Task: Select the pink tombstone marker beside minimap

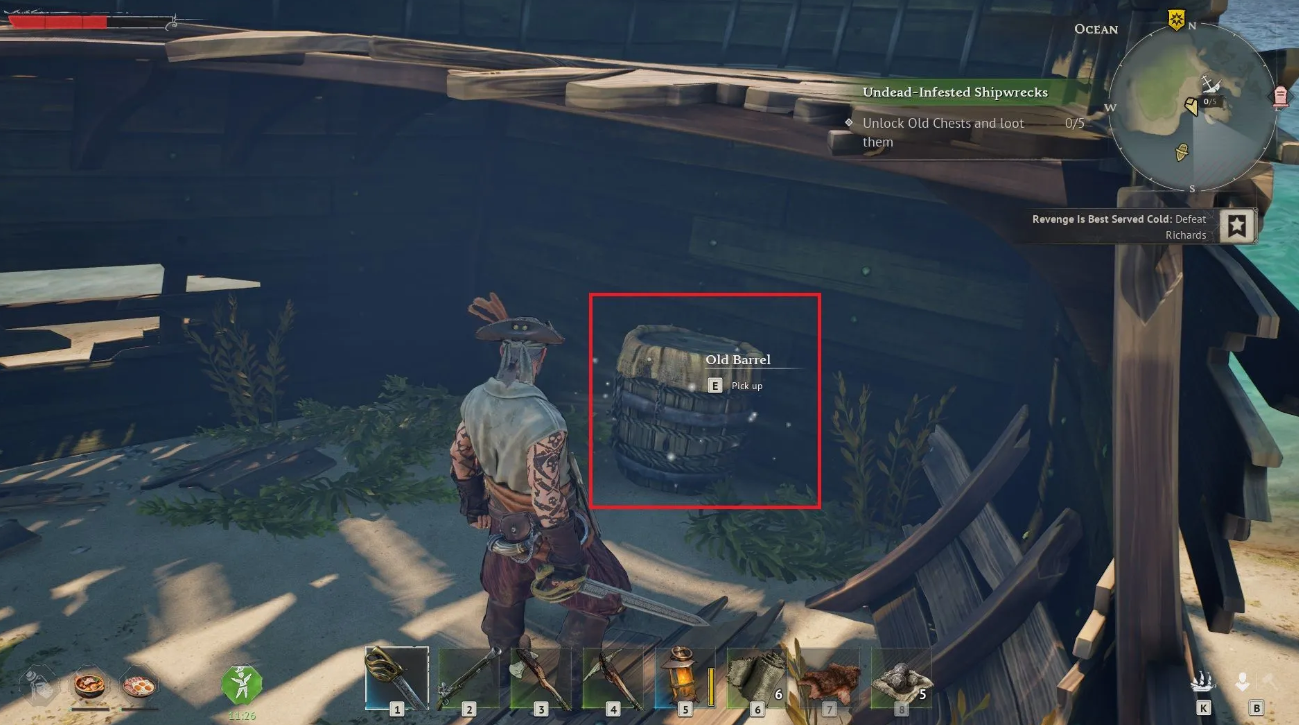Action: pyautogui.click(x=1281, y=95)
